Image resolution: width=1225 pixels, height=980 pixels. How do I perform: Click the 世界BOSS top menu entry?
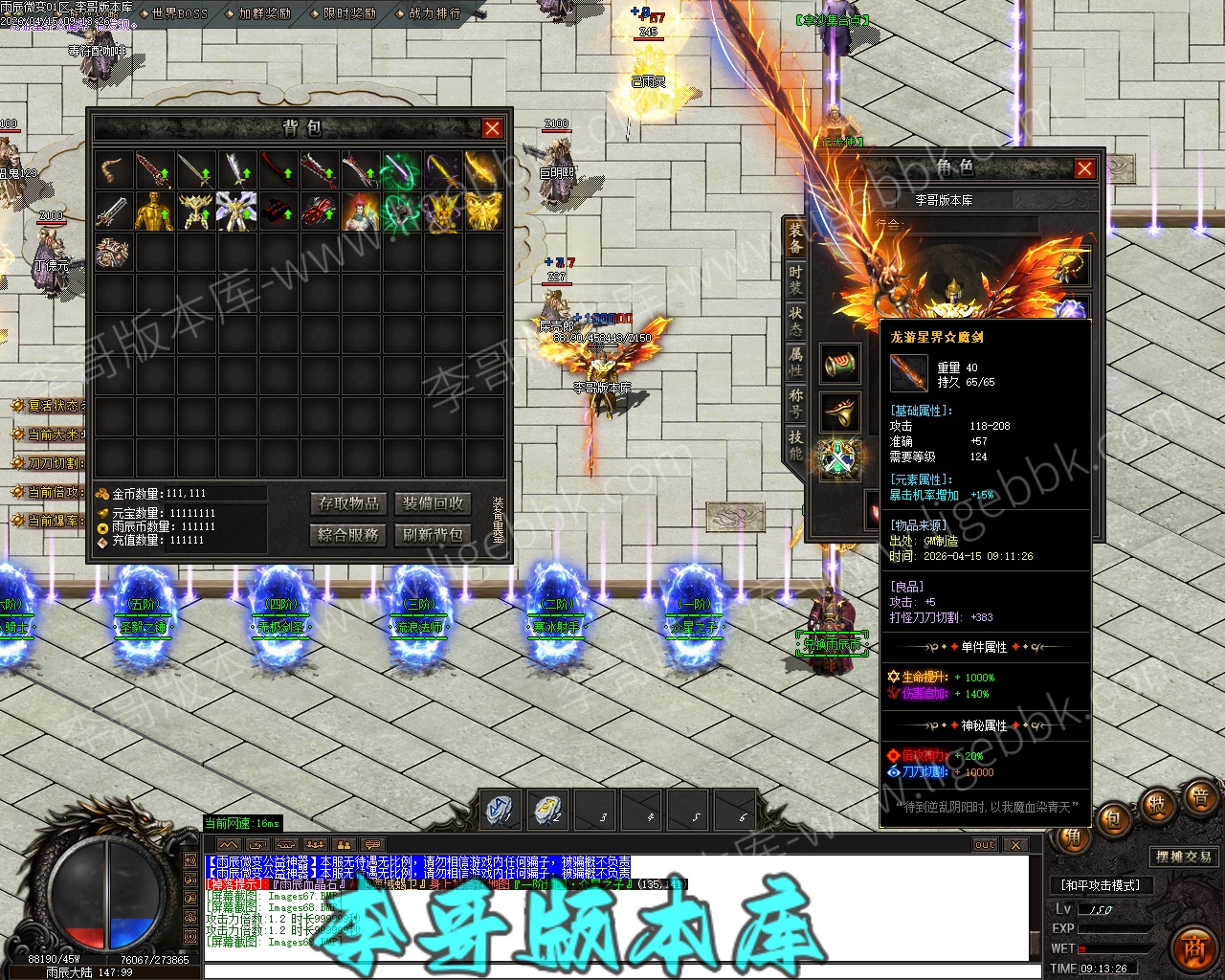point(179,13)
